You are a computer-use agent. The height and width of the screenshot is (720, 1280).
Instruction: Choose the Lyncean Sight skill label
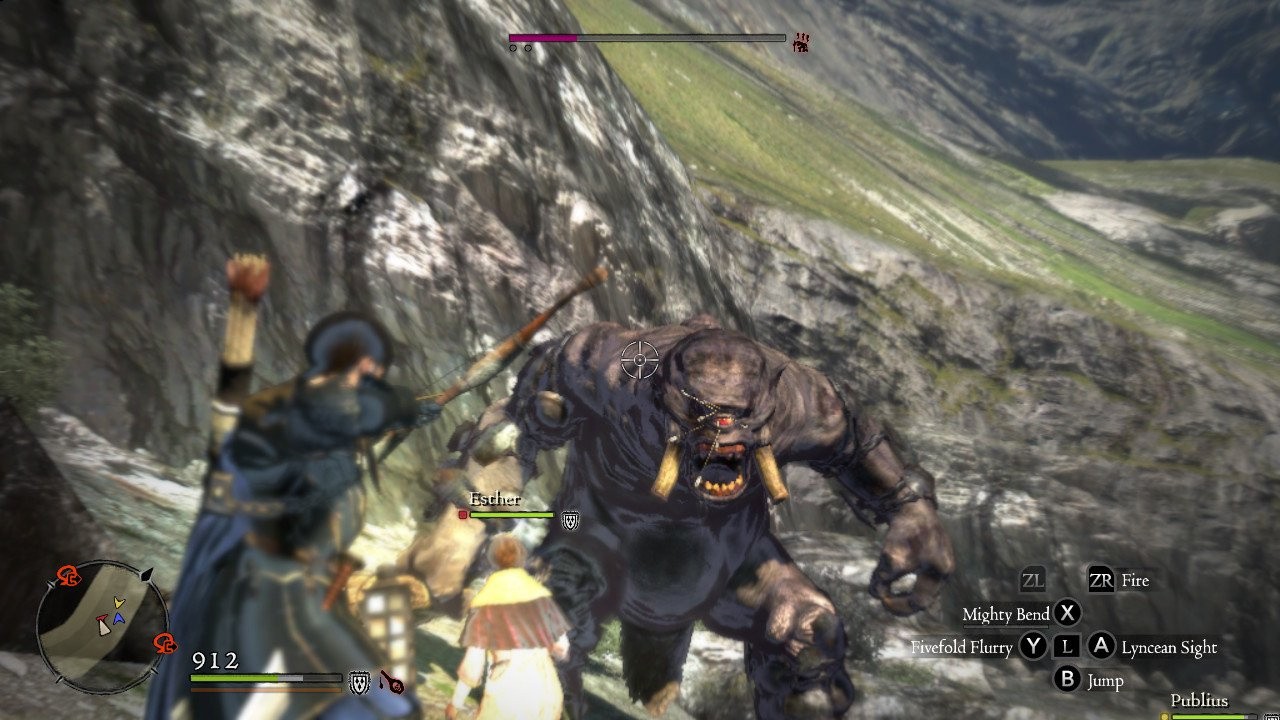click(1168, 648)
